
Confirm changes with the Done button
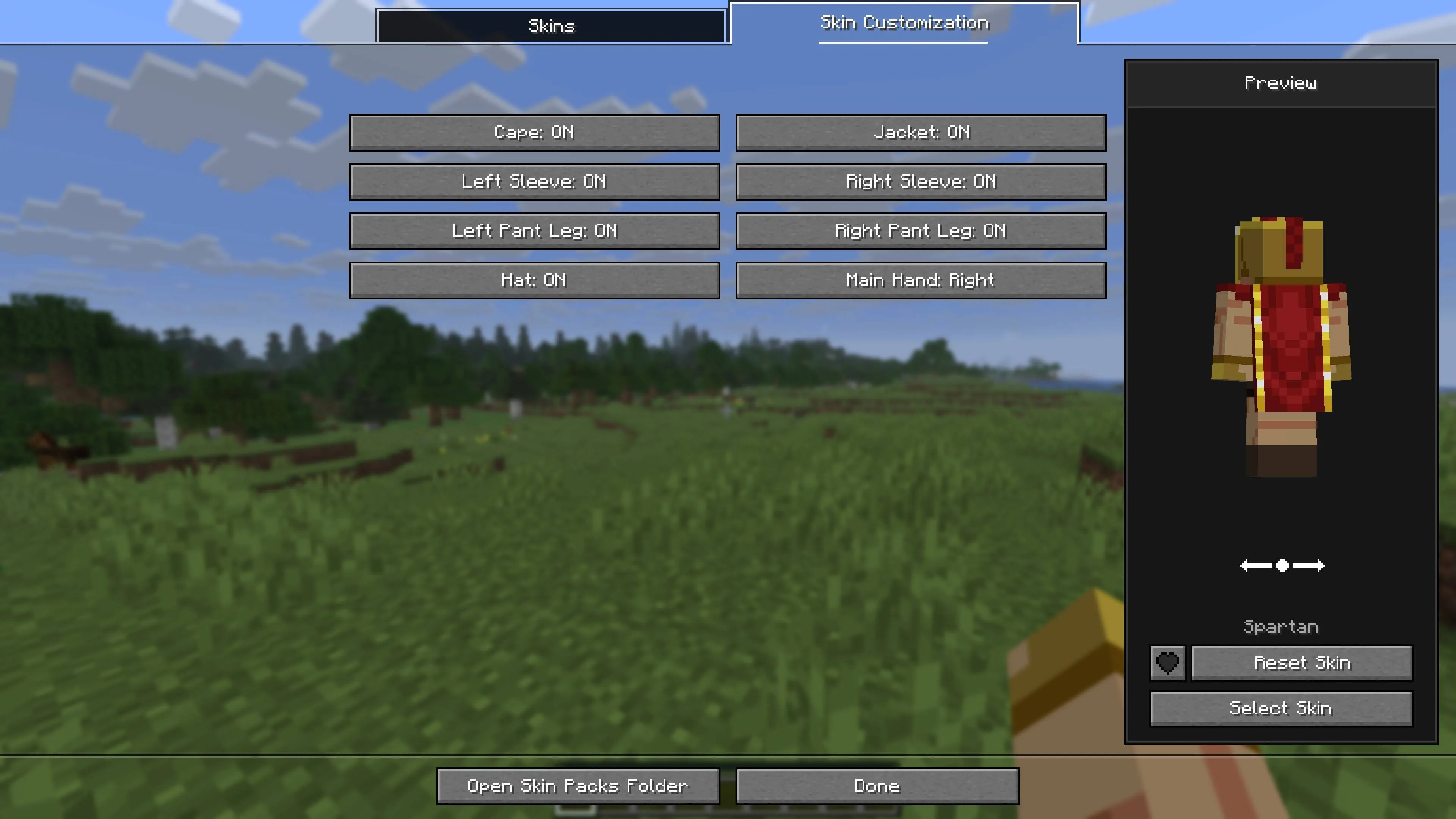[x=875, y=785]
